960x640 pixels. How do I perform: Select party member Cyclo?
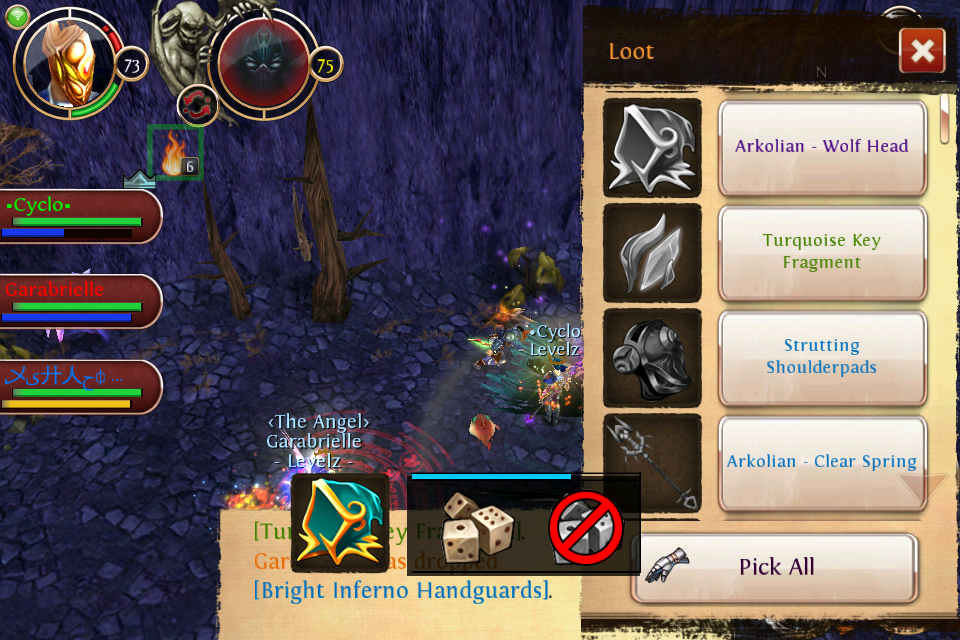pos(80,216)
